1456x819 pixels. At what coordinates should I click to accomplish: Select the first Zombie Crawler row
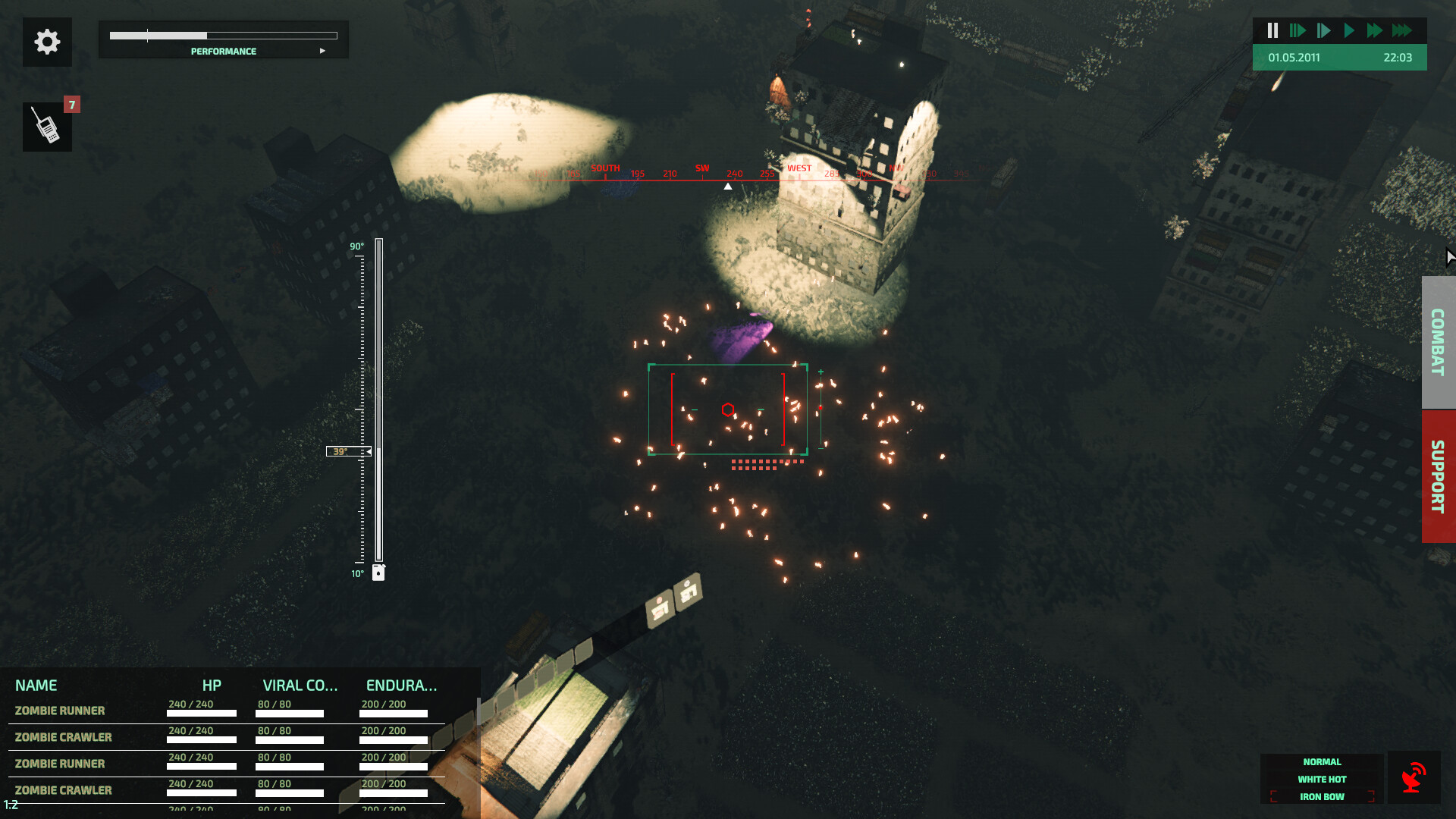[x=64, y=737]
